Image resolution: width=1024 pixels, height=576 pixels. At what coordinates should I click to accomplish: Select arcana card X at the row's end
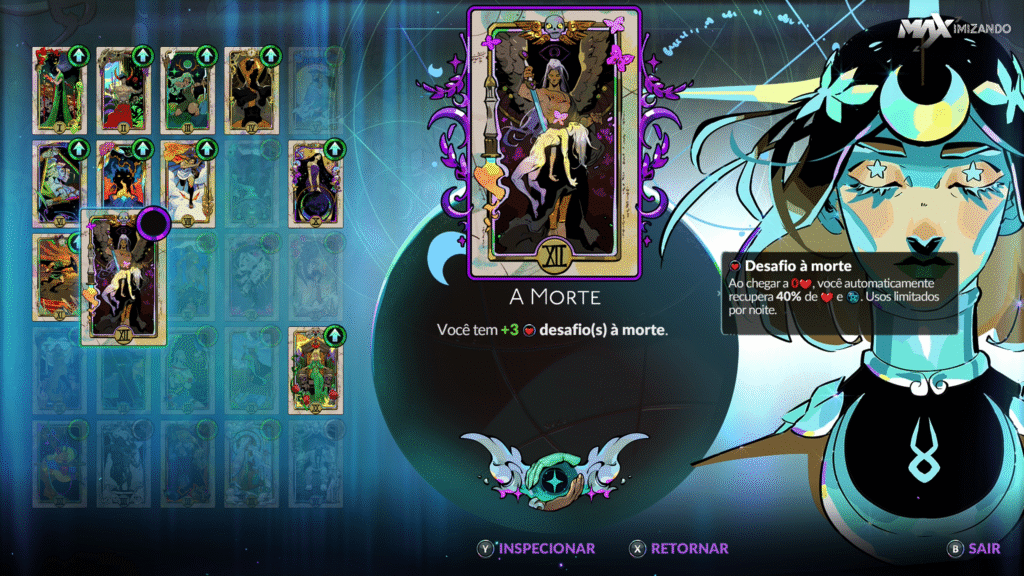[x=316, y=183]
